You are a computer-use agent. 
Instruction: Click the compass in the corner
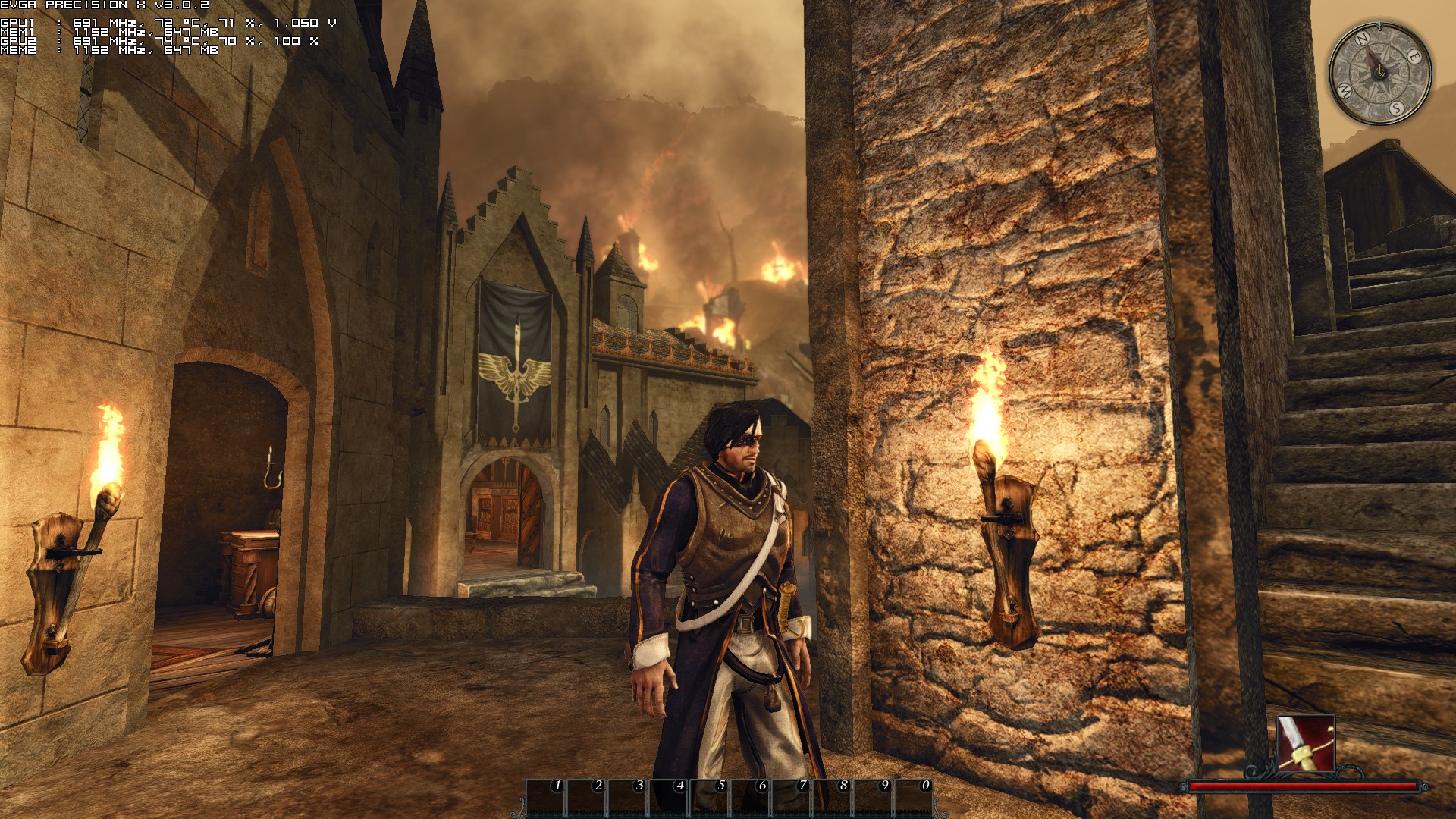coord(1380,74)
